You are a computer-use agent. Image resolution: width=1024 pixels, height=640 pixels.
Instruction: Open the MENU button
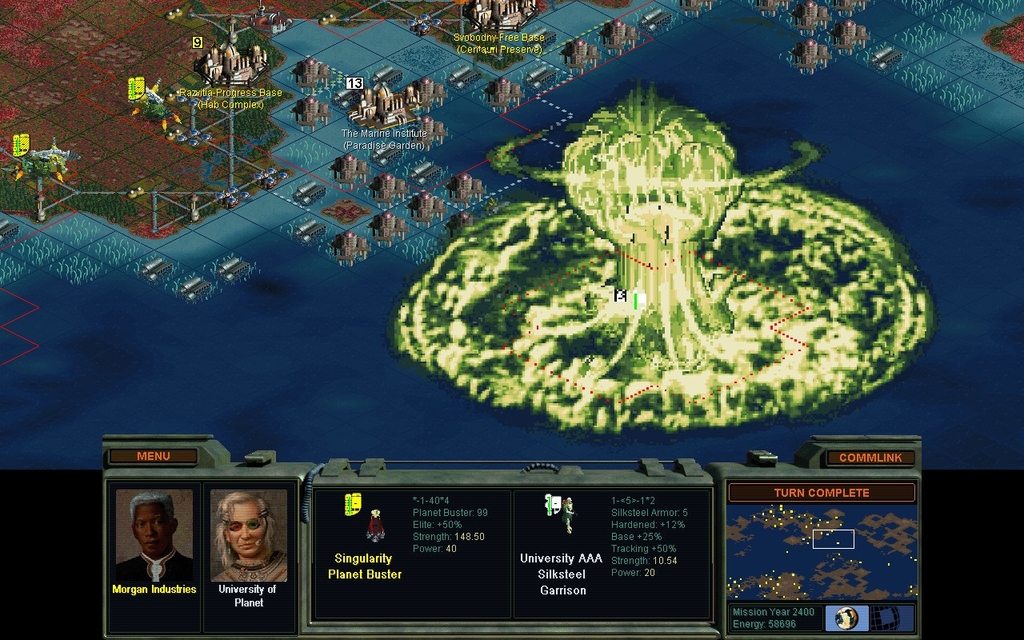click(153, 456)
